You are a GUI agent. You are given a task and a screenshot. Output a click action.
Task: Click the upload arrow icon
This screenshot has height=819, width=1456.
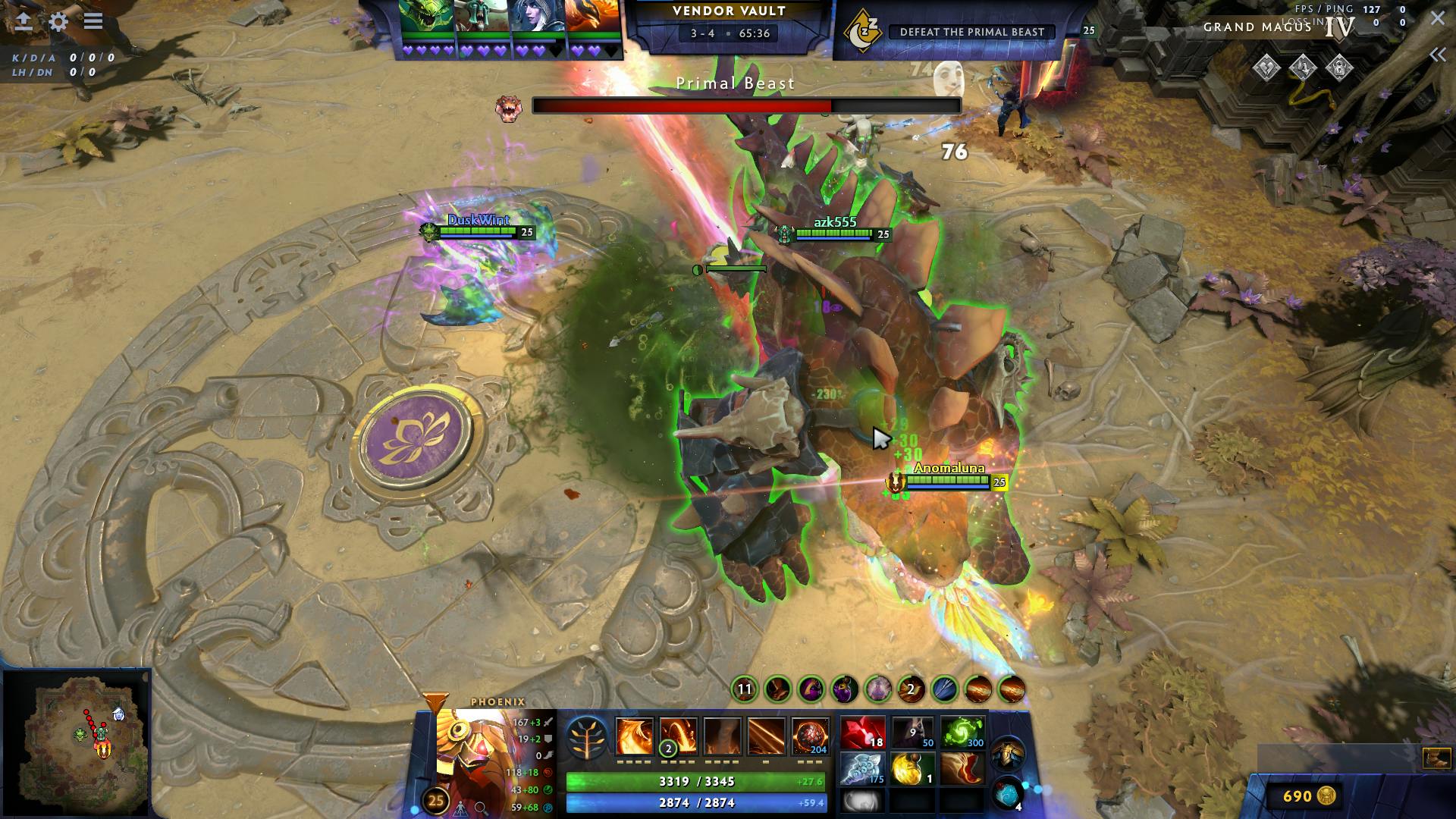(24, 21)
